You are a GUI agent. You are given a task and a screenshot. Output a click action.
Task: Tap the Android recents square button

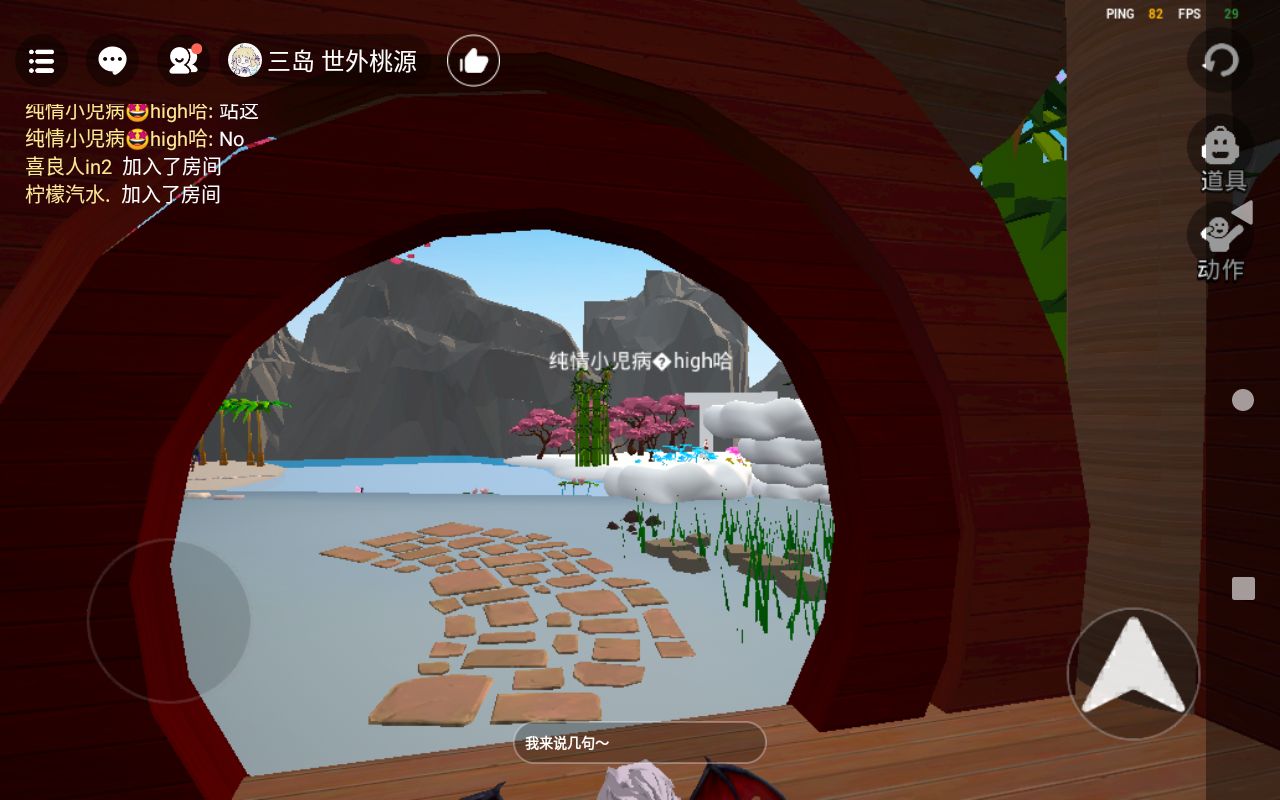[x=1243, y=588]
